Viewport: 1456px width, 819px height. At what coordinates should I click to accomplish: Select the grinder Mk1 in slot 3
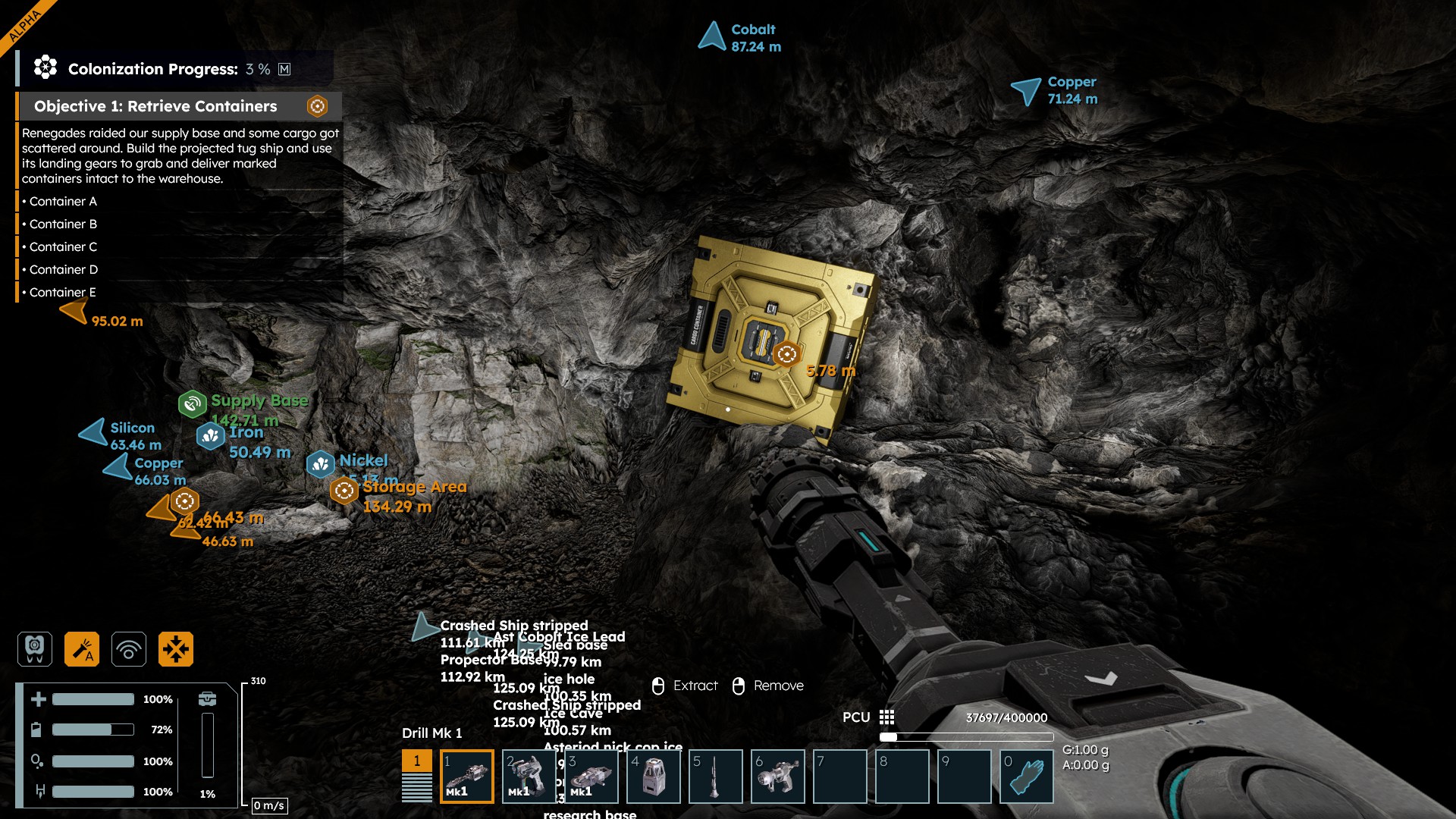591,776
